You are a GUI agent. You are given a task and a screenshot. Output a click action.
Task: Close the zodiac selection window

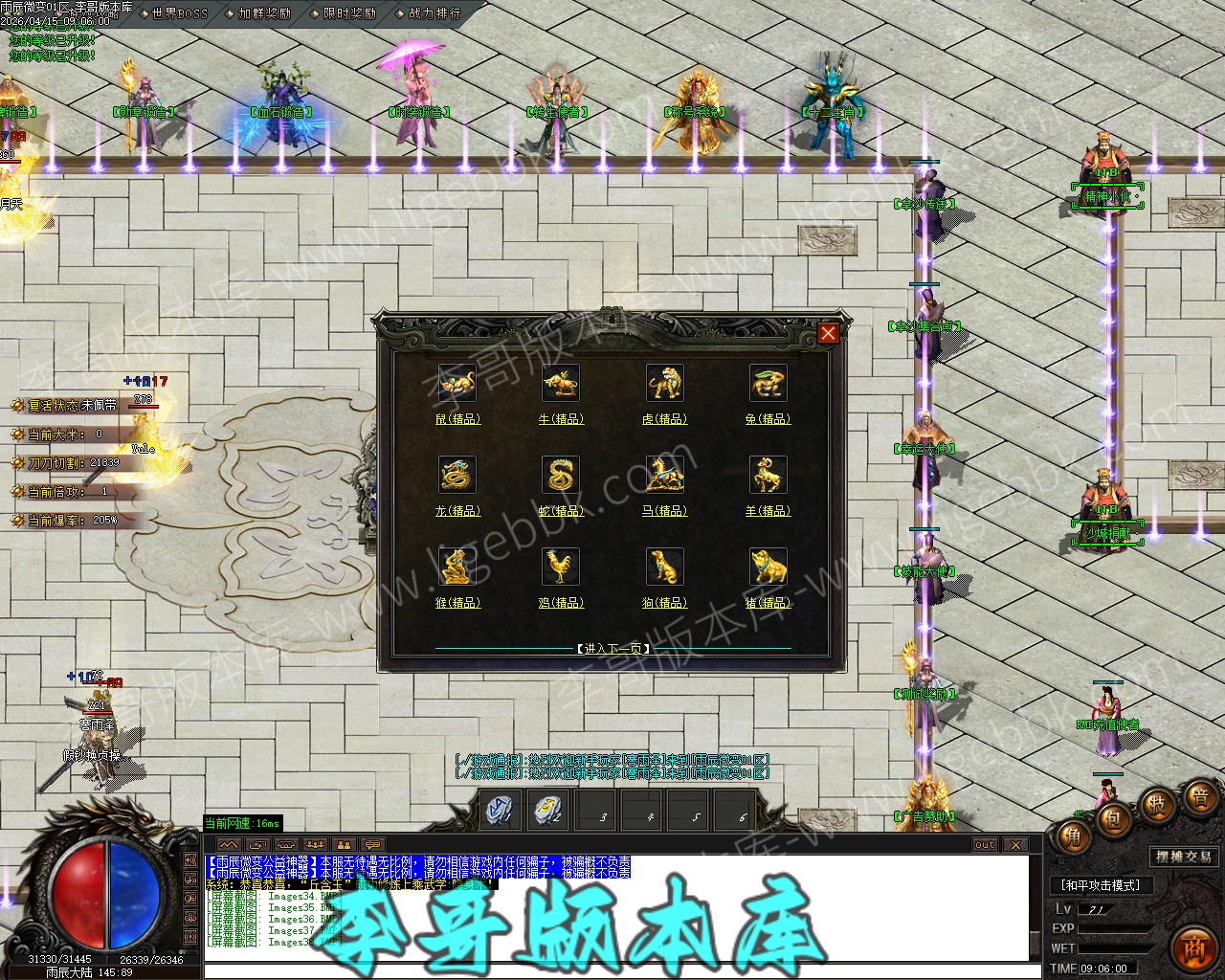(x=828, y=333)
